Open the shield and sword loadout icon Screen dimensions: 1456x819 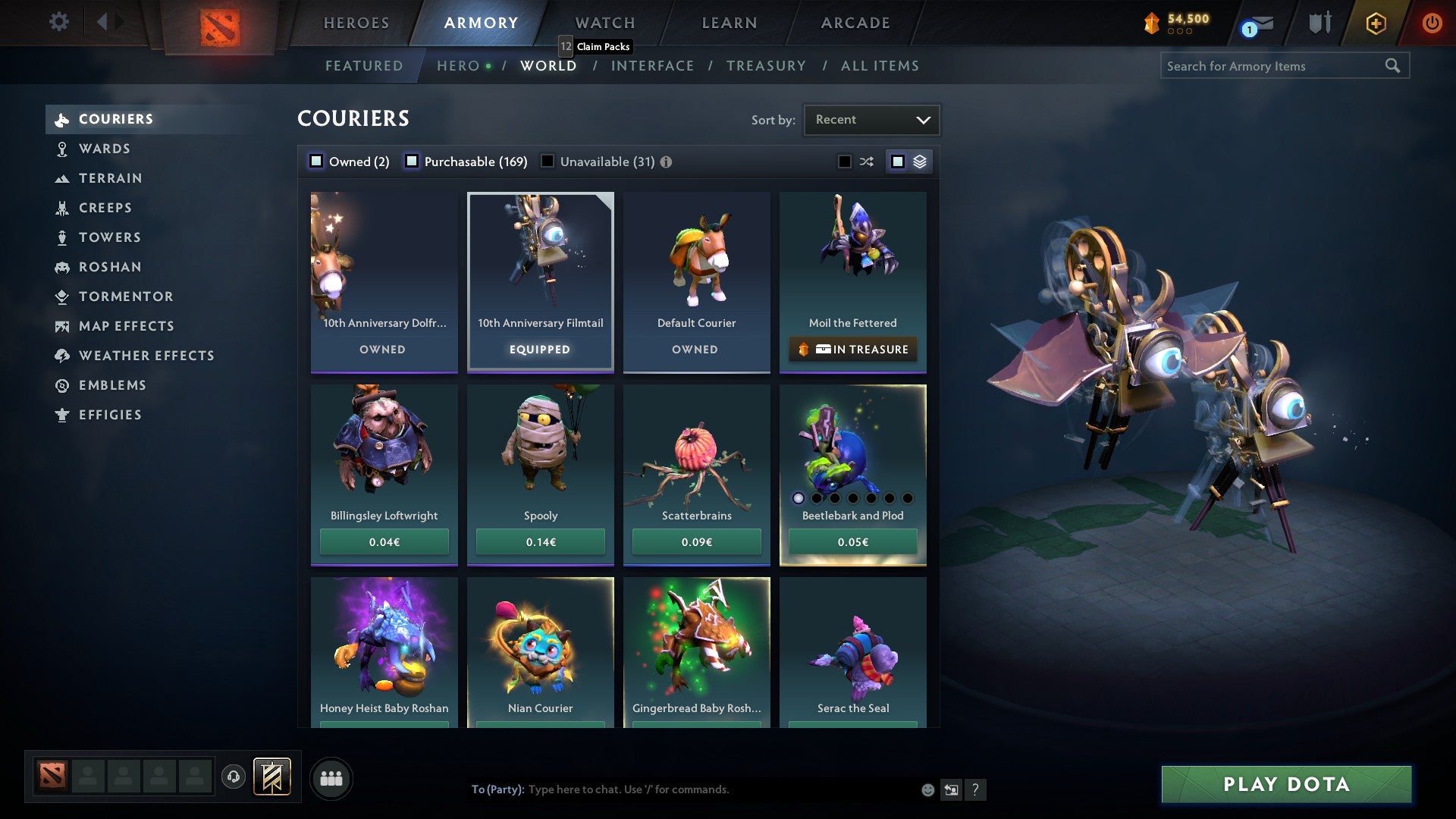(x=1319, y=23)
